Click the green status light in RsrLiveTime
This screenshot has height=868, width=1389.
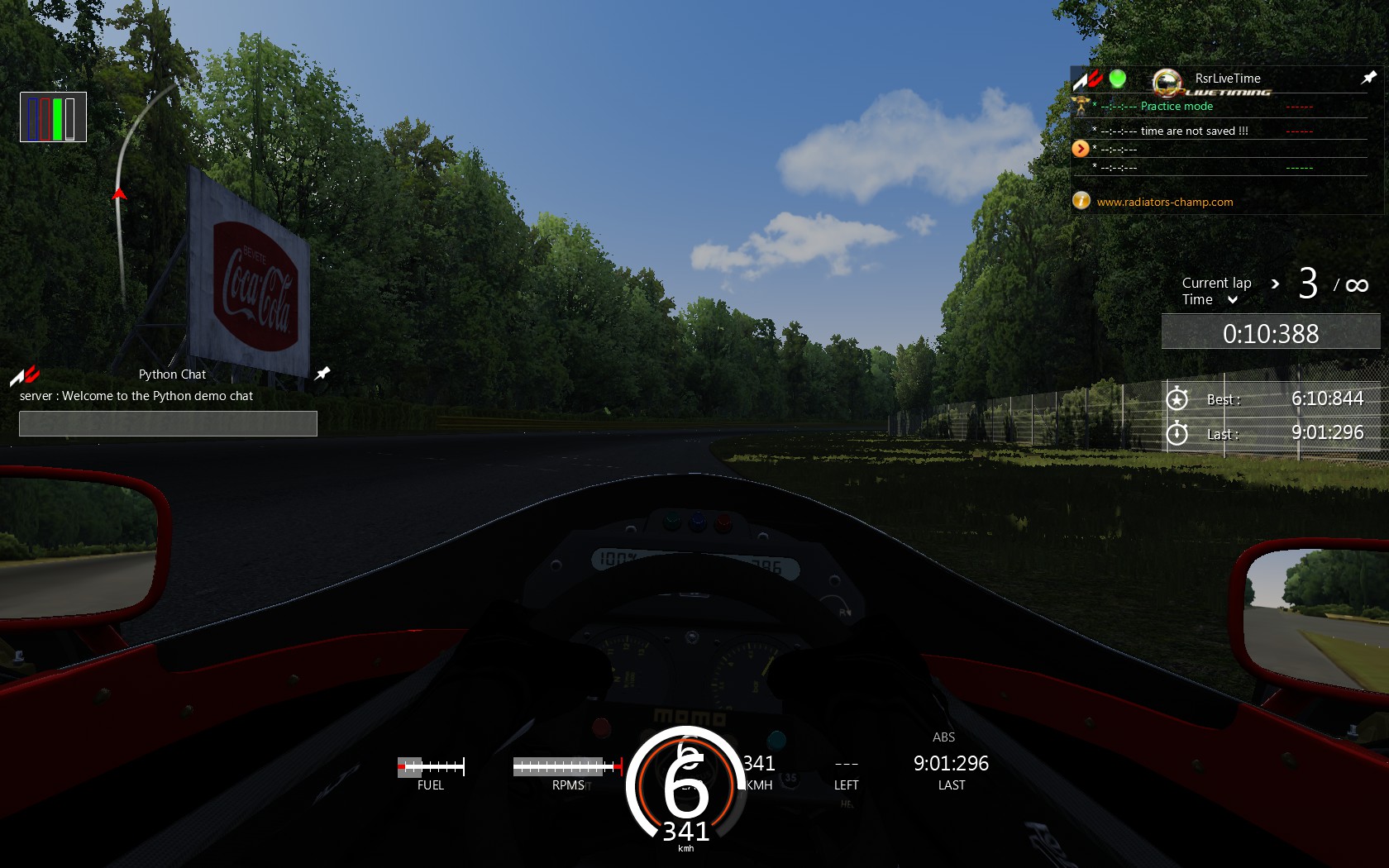pos(1117,79)
